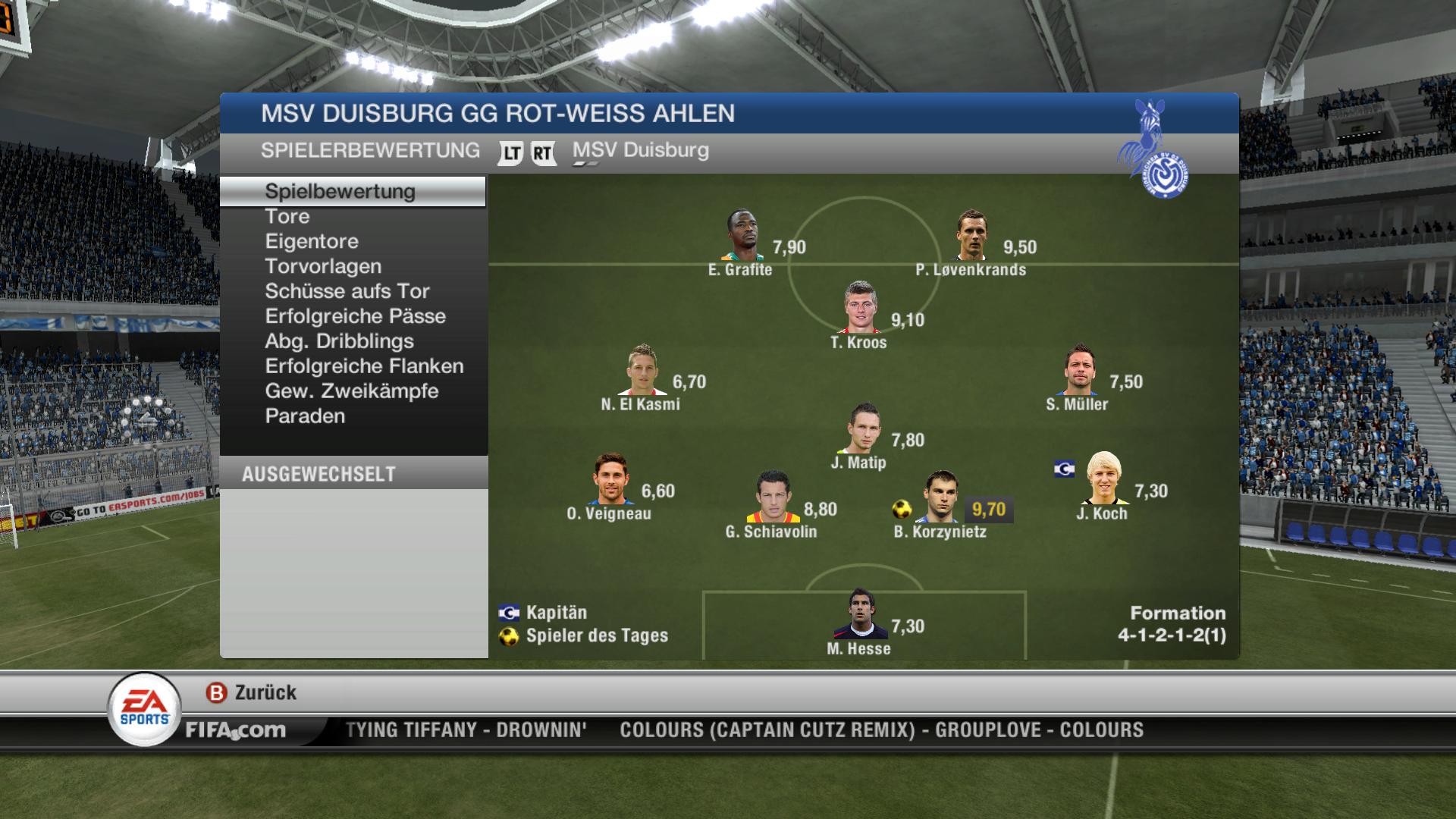Open the Tore statistics entry
This screenshot has height=819, width=1456.
[x=287, y=217]
